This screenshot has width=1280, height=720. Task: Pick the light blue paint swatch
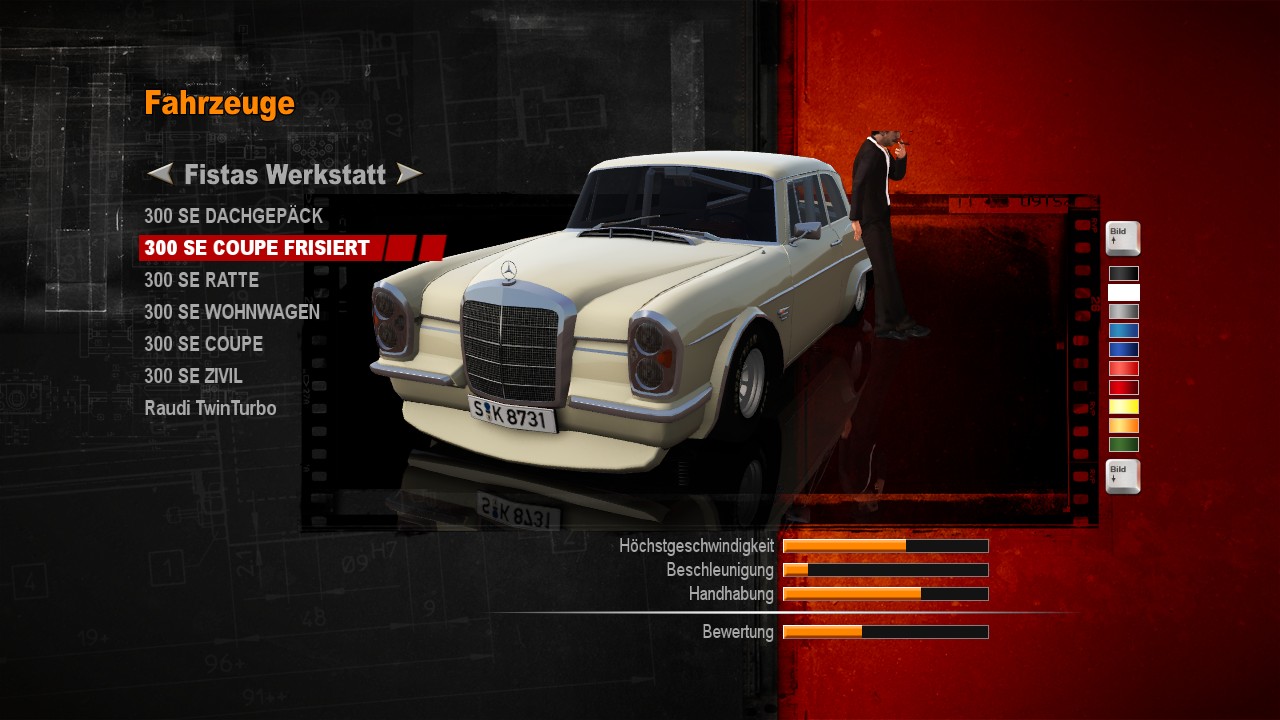tap(1123, 330)
